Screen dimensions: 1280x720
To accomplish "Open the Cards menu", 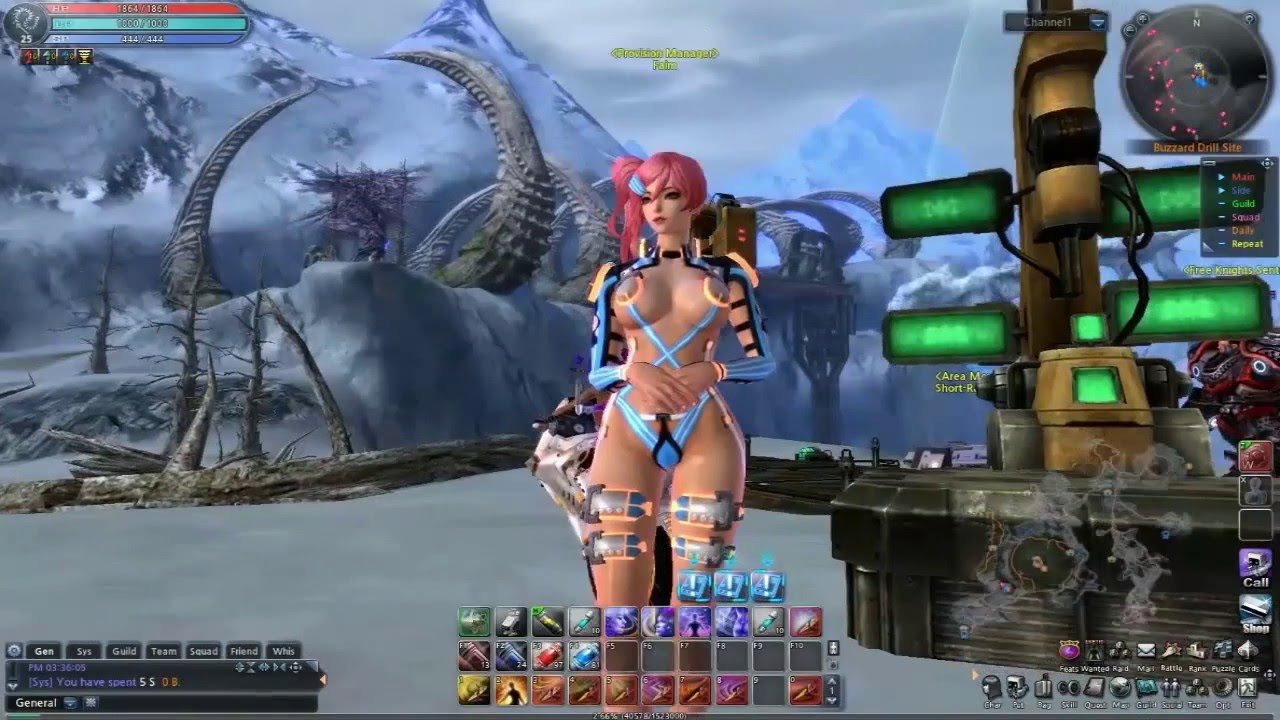I will coord(1248,652).
